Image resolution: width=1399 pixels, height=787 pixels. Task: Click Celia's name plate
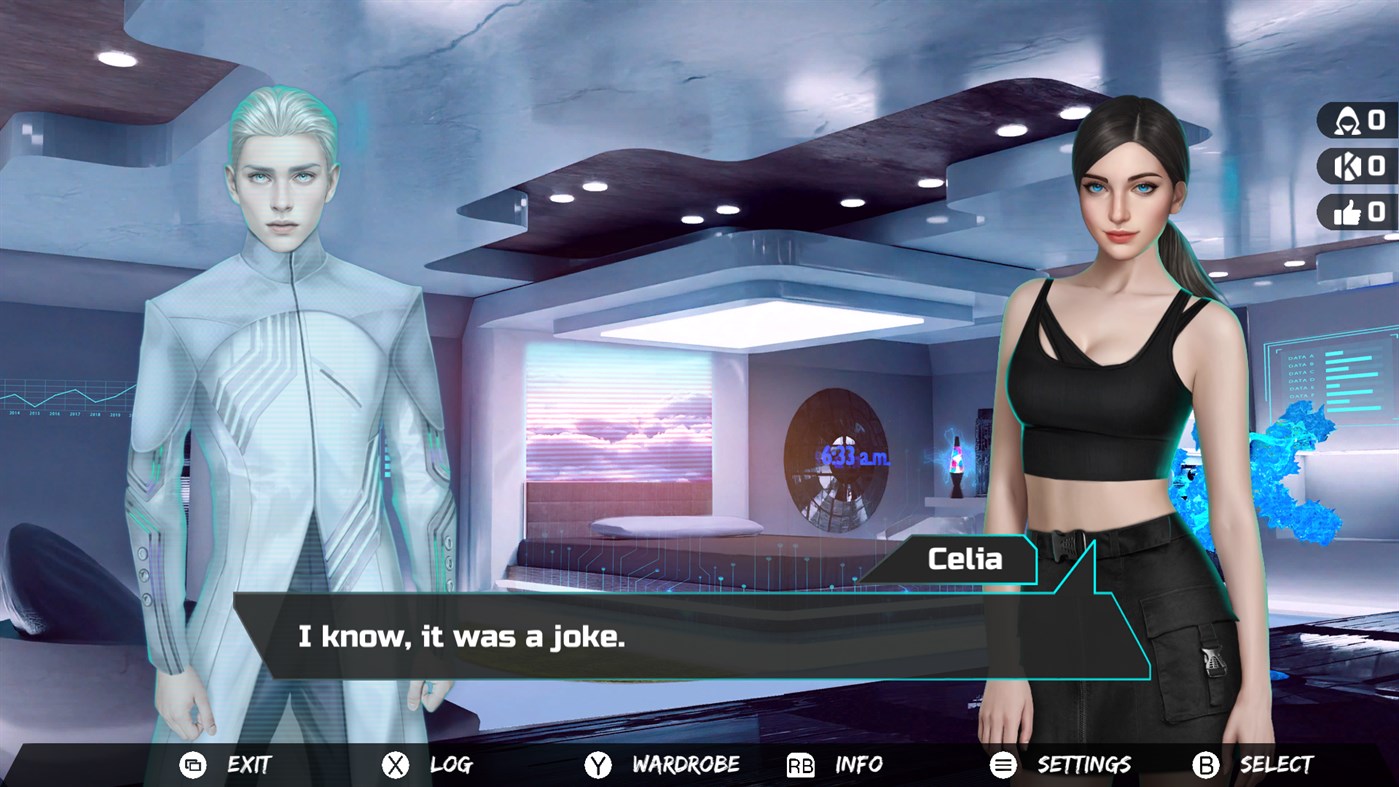[x=965, y=559]
